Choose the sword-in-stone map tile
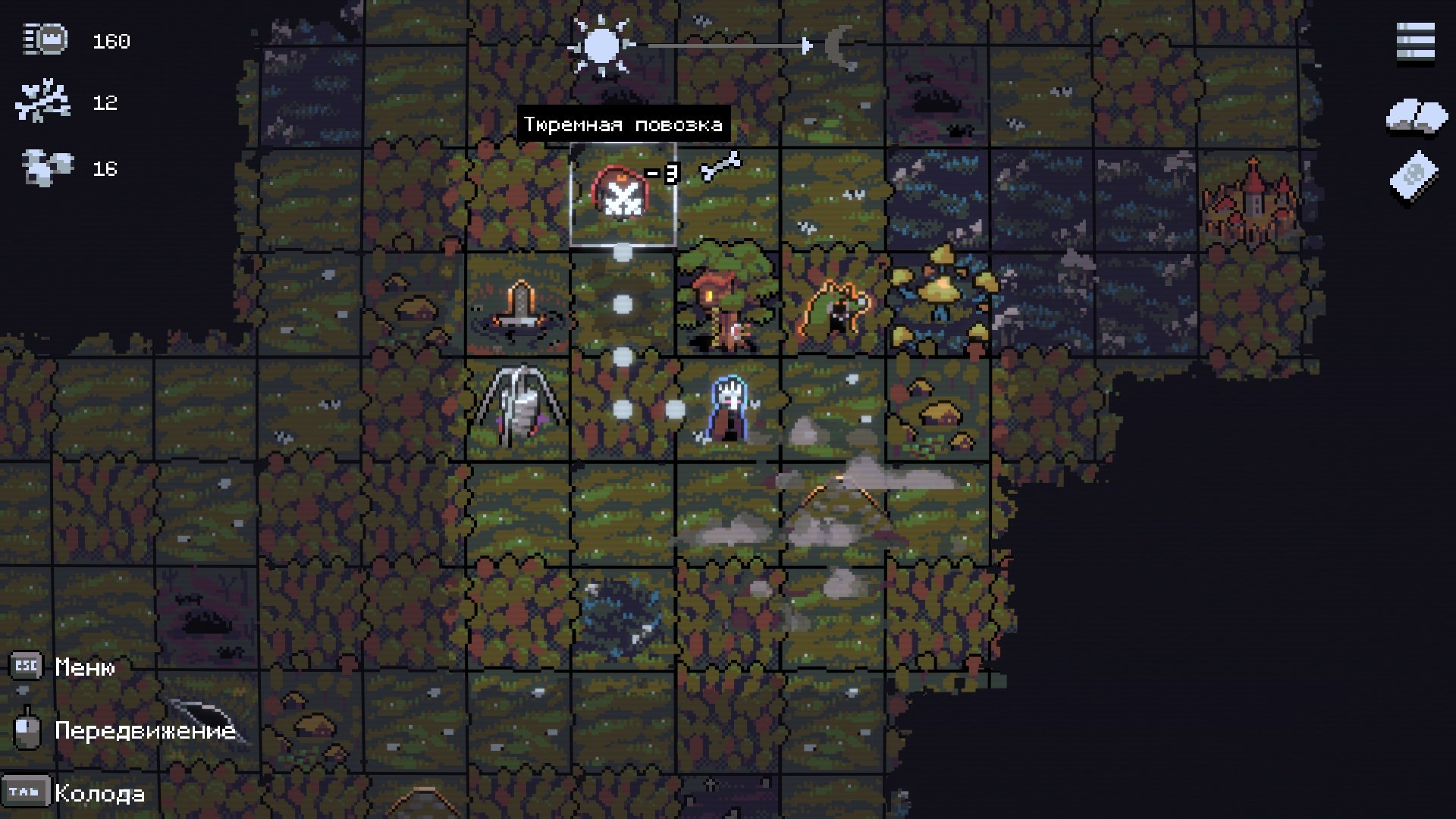1456x819 pixels. [x=519, y=306]
